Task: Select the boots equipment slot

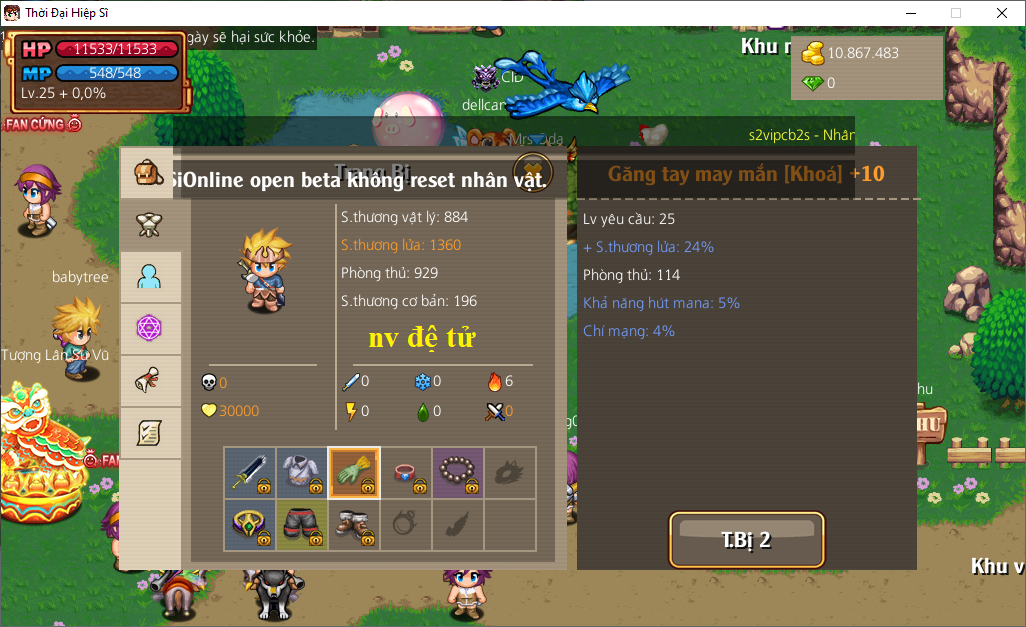Action: pos(354,524)
